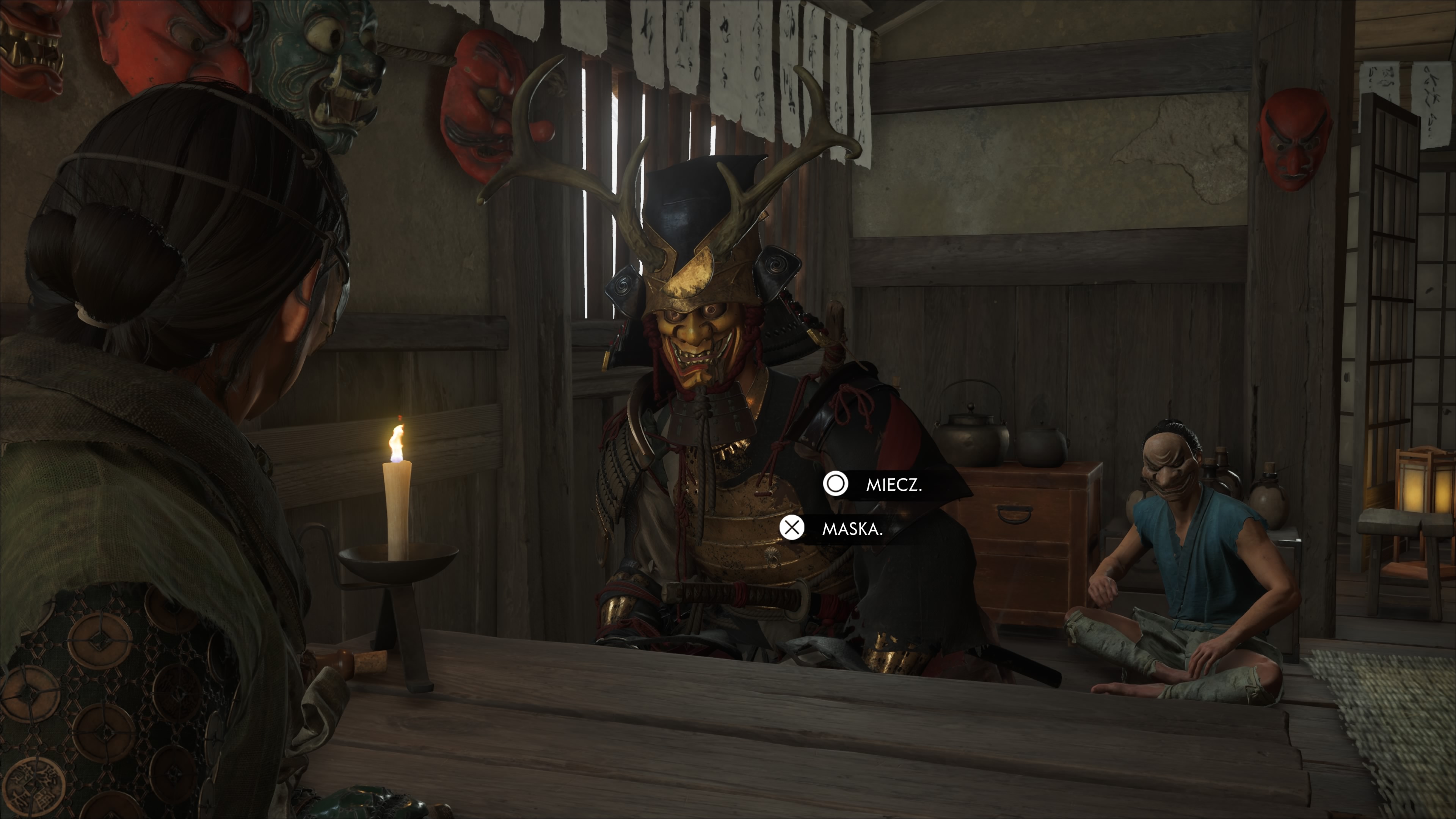Choose the "Miecz." dialogue reply
The width and height of the screenshot is (1456, 819).
tap(893, 485)
